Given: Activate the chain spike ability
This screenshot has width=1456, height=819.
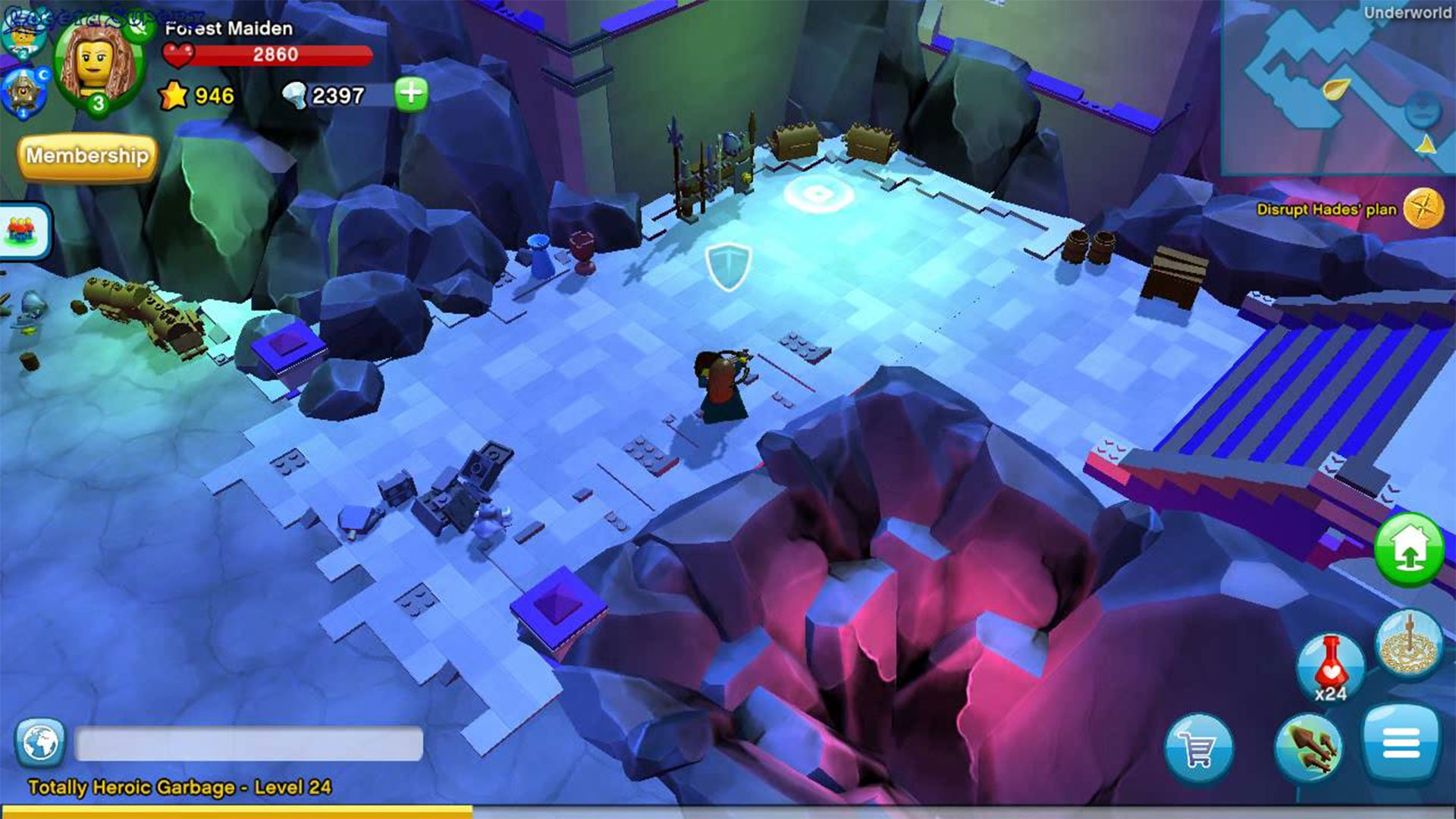Looking at the screenshot, I should click(1409, 645).
